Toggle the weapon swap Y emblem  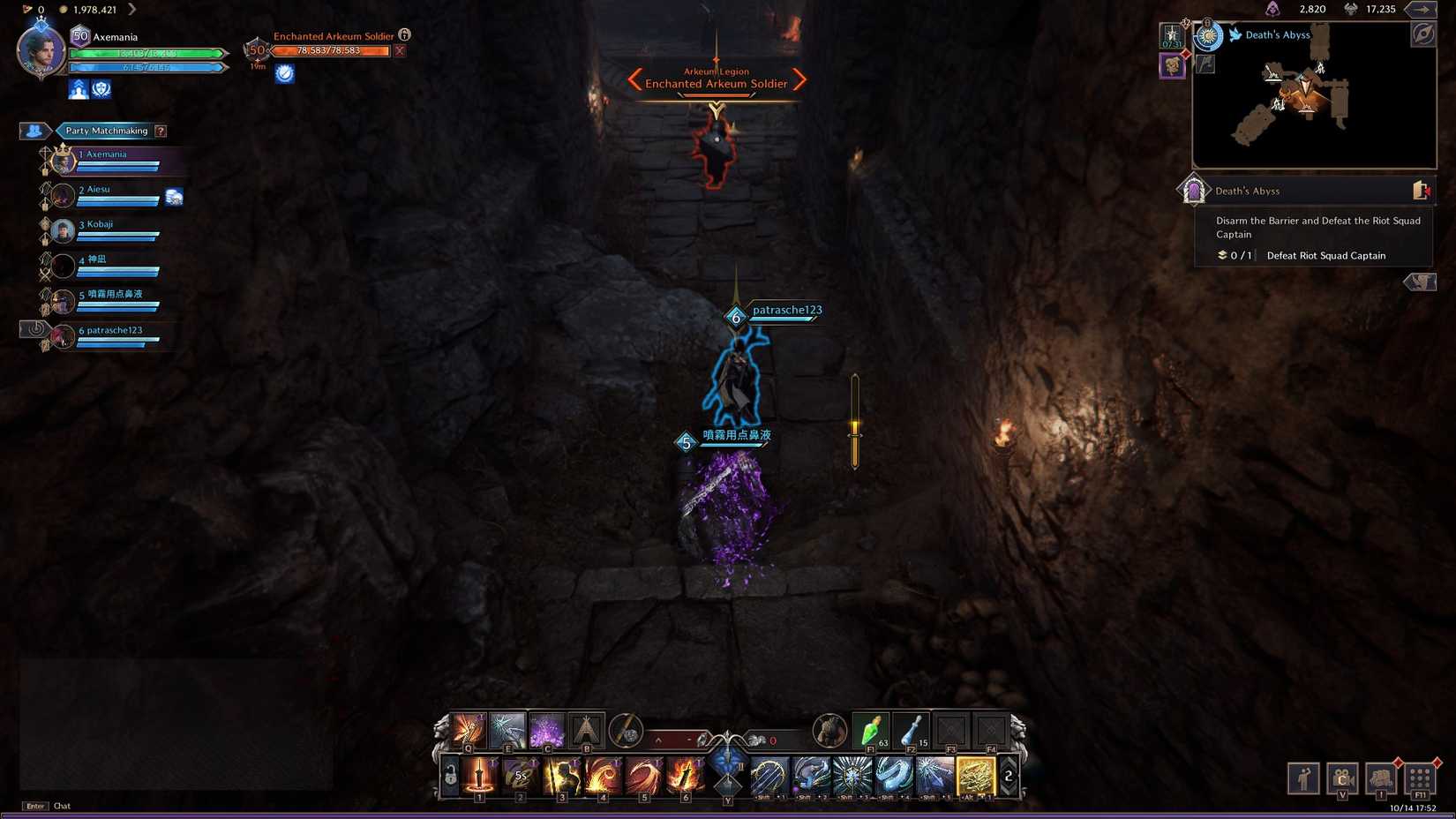[x=727, y=770]
